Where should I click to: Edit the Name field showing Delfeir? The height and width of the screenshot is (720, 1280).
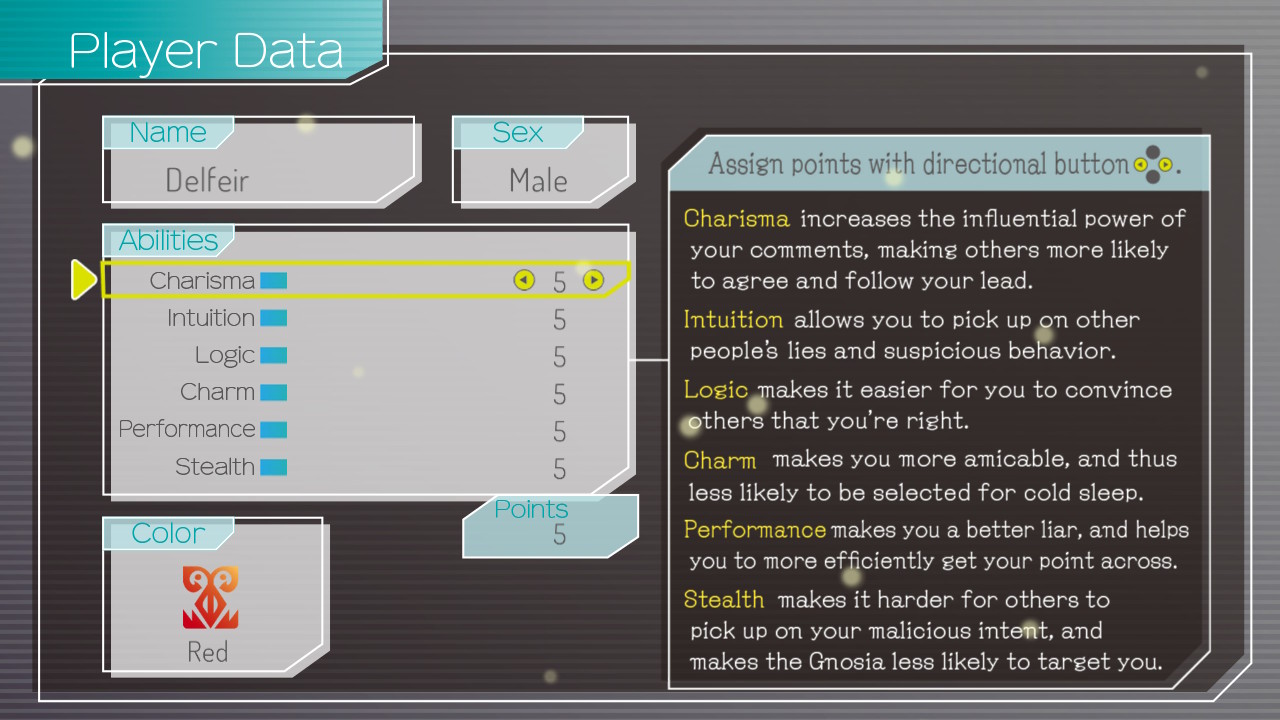coord(207,180)
